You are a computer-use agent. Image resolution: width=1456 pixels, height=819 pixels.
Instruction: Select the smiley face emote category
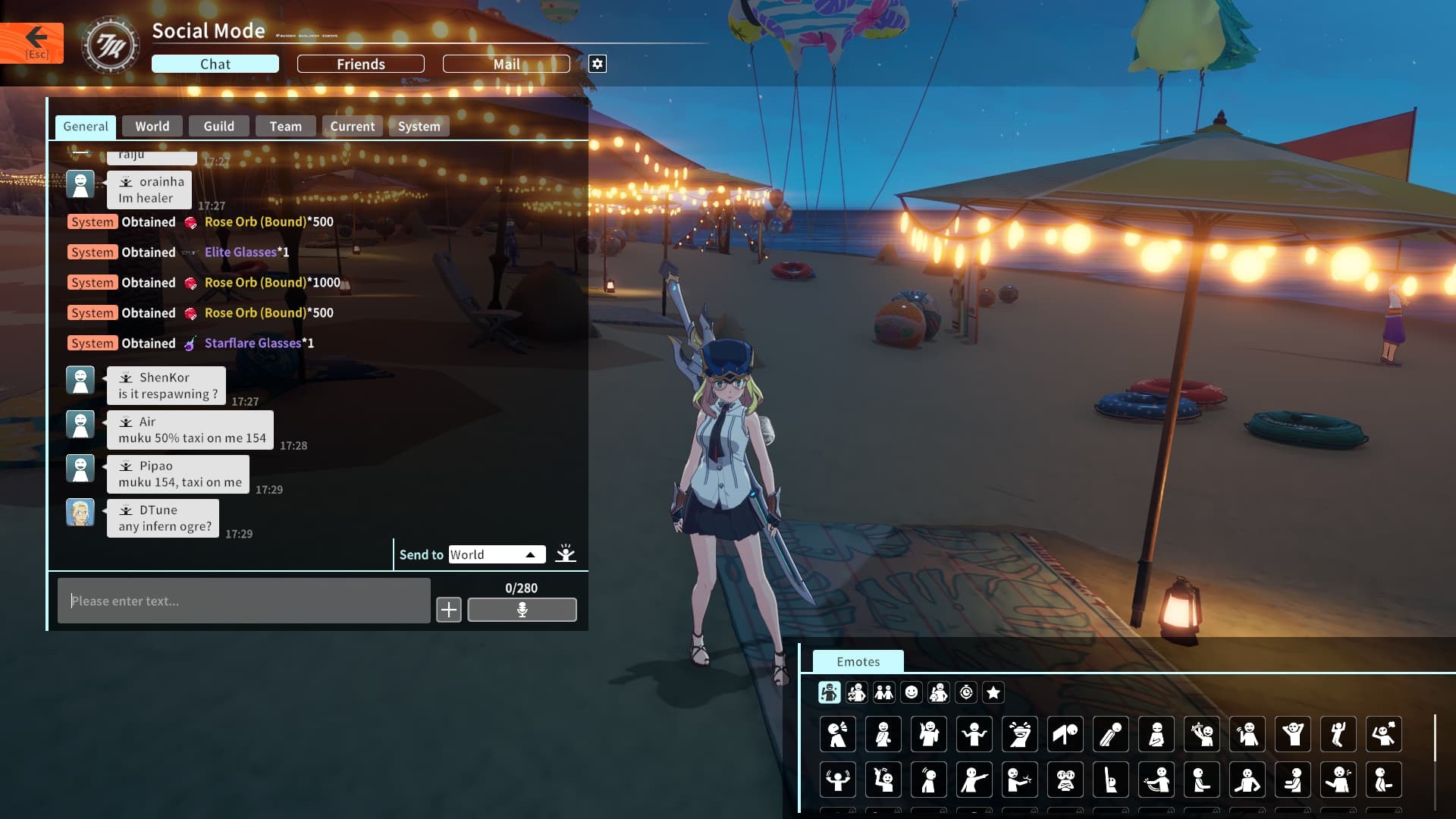coord(912,692)
